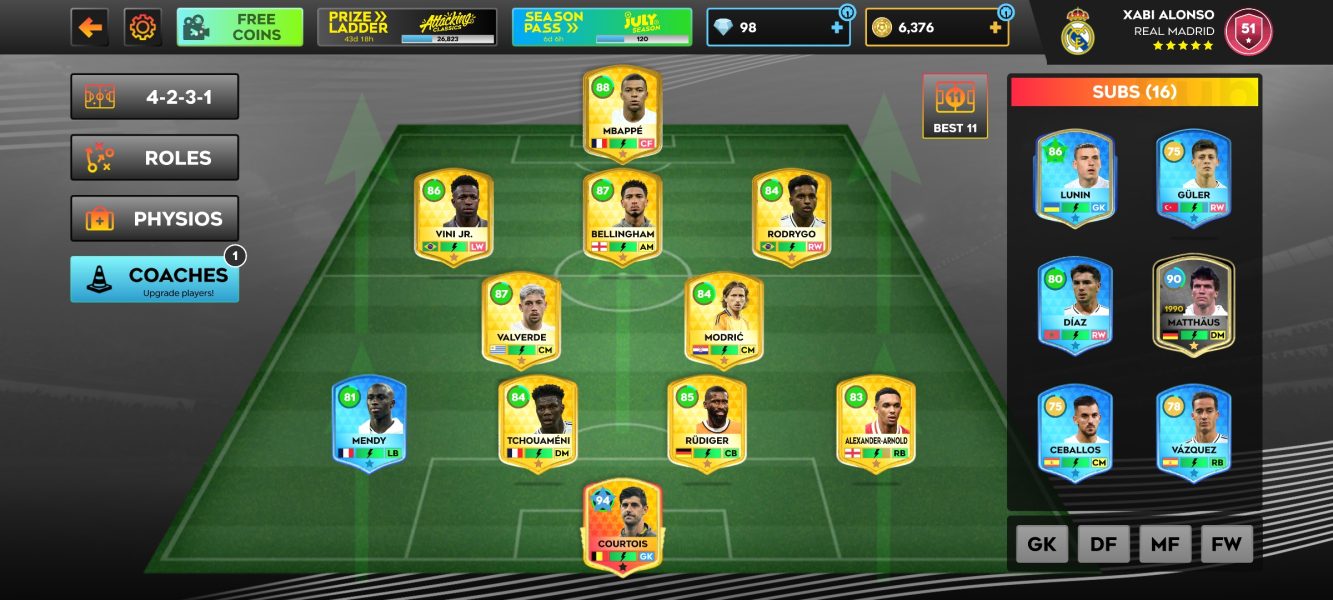Select Courtois the goalkeeper card

coord(622,526)
